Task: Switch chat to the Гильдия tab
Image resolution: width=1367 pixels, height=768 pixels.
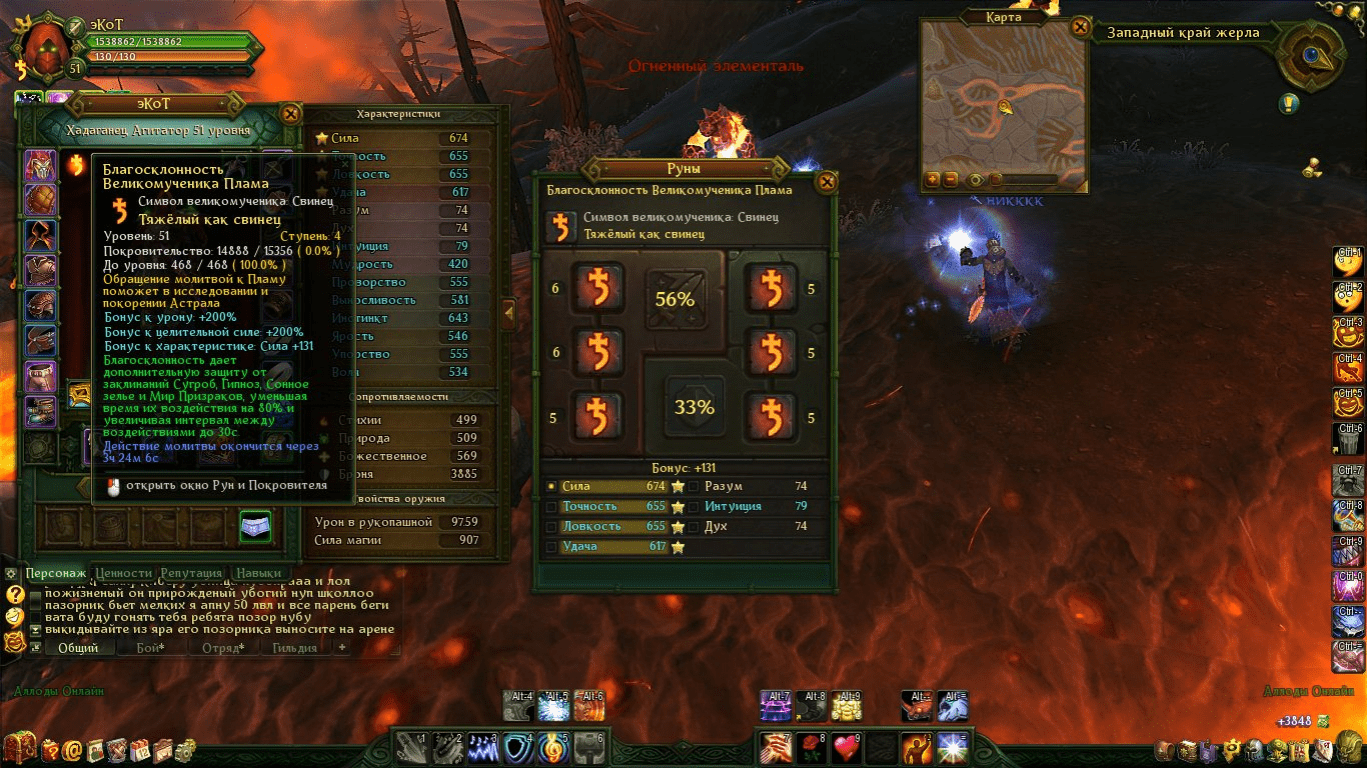Action: click(x=294, y=648)
